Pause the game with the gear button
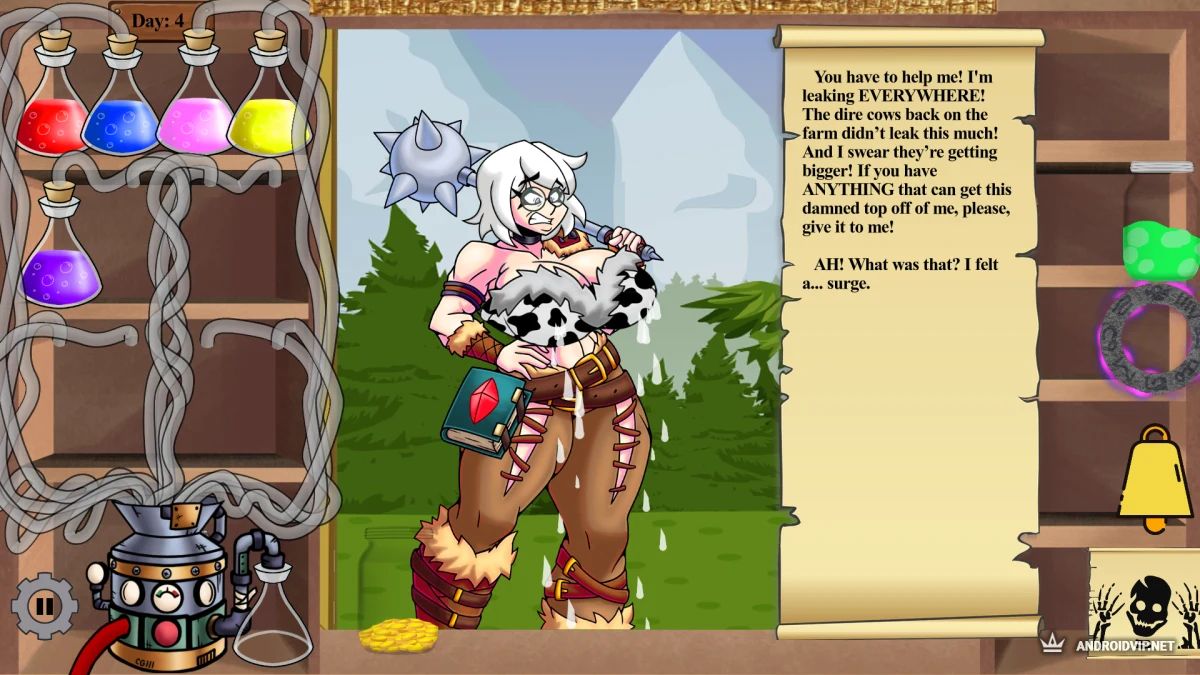The height and width of the screenshot is (675, 1200). pos(44,605)
